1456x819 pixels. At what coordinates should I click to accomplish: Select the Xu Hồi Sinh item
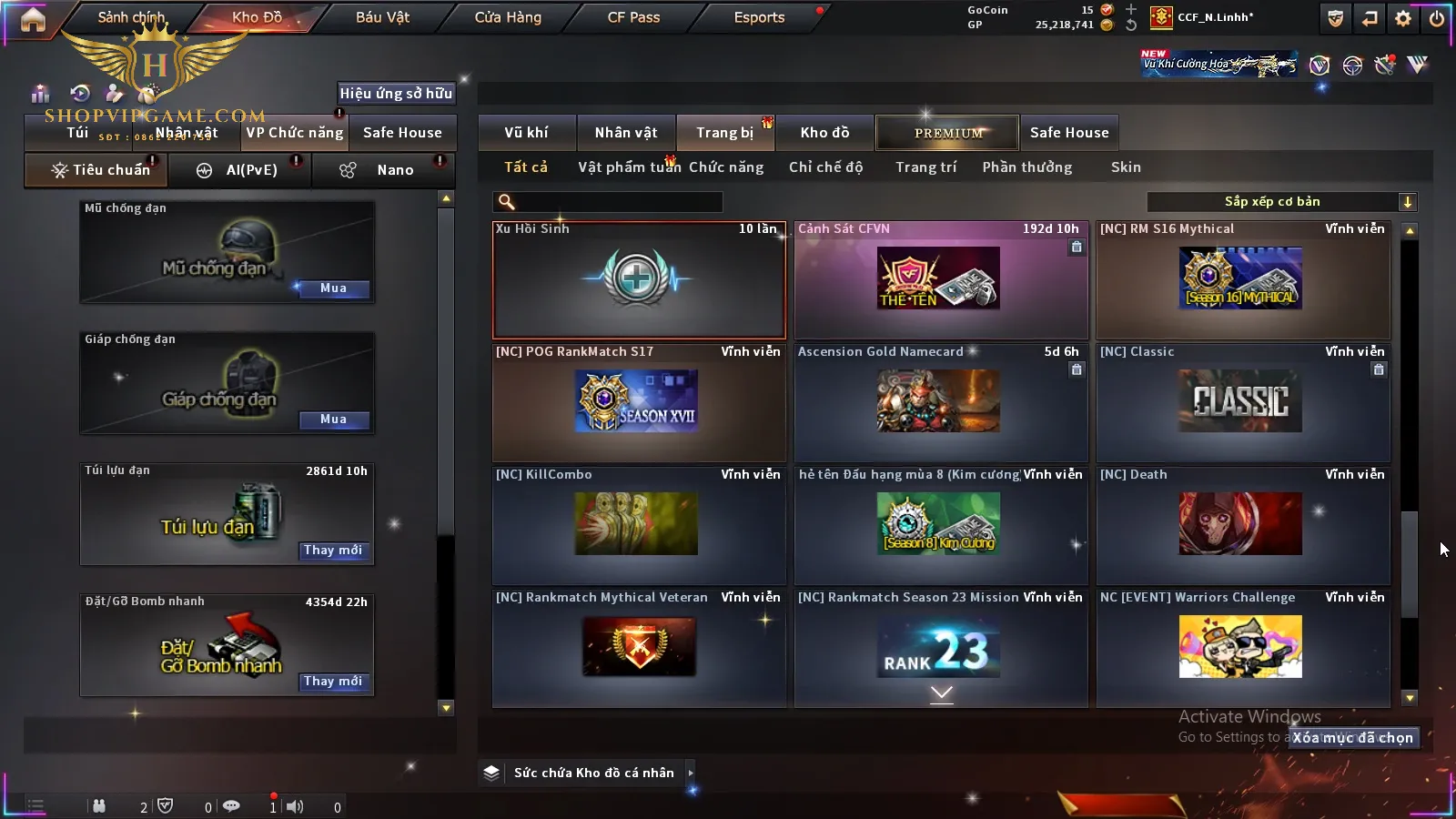638,279
